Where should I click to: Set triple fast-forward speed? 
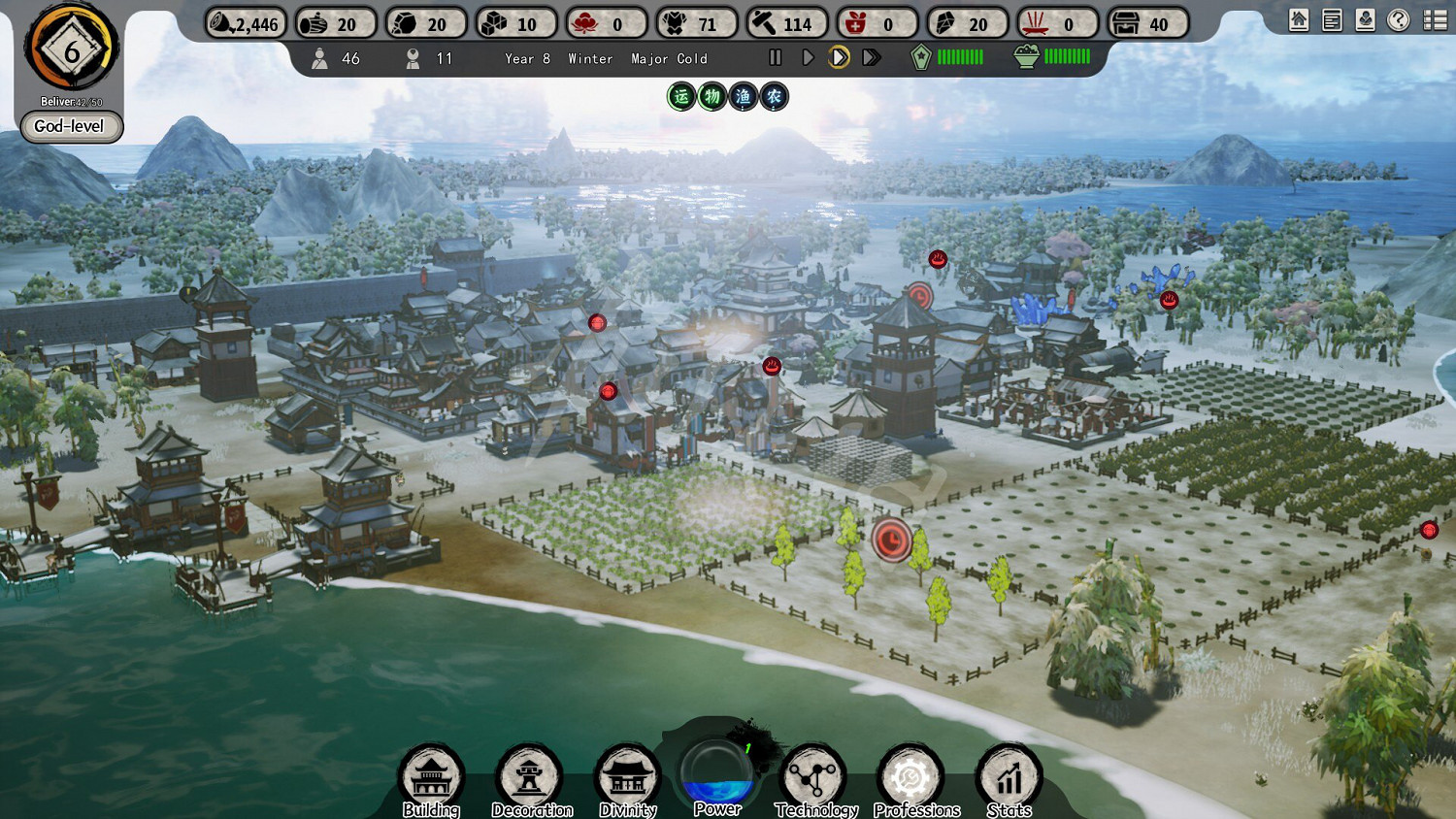[872, 58]
